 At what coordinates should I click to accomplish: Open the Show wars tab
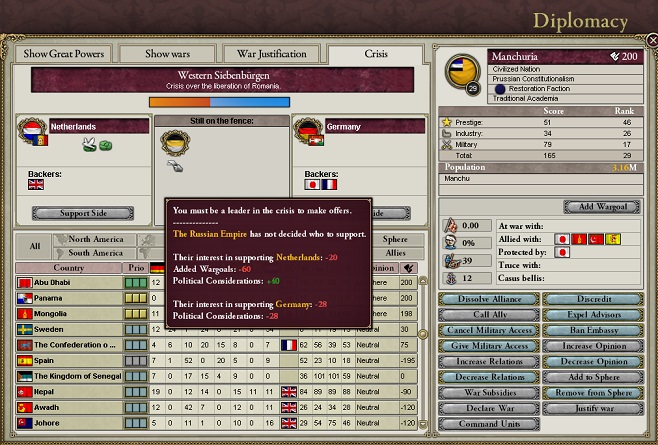[x=169, y=53]
